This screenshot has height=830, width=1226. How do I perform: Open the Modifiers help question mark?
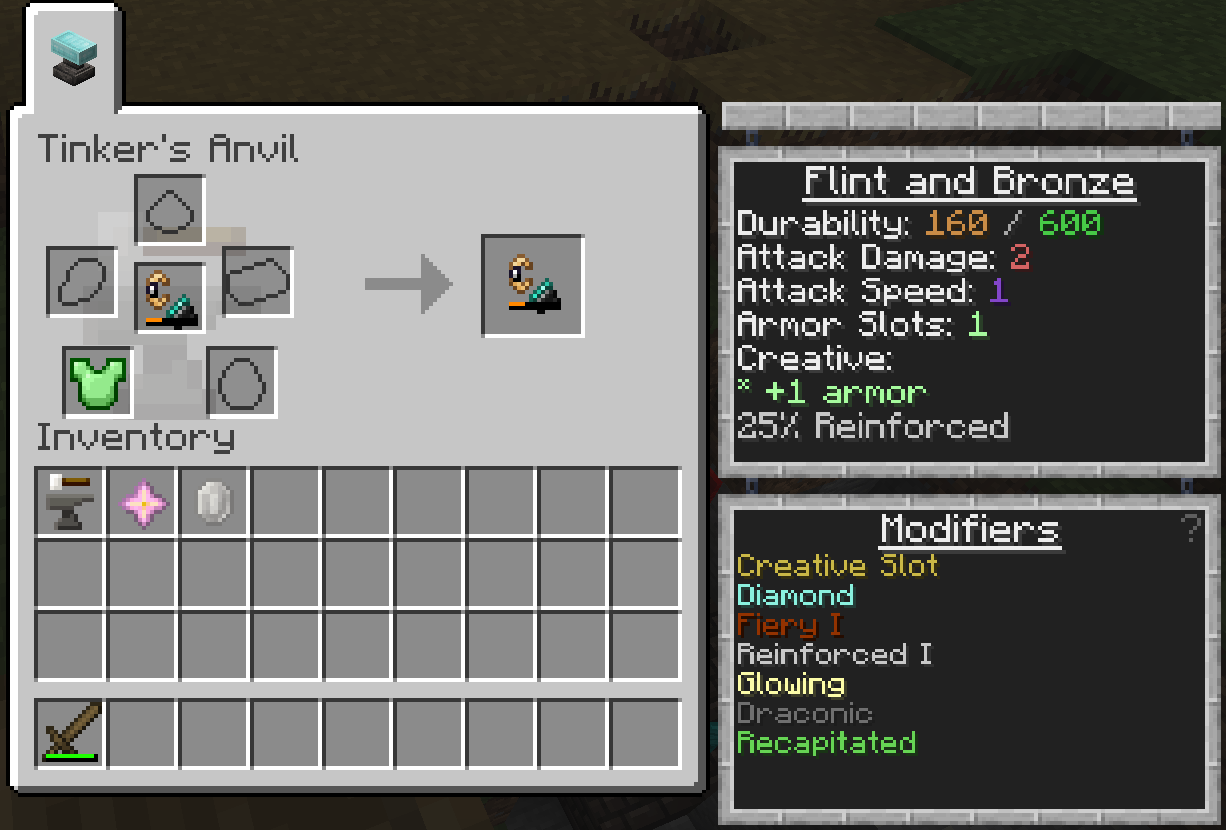pos(1189,528)
